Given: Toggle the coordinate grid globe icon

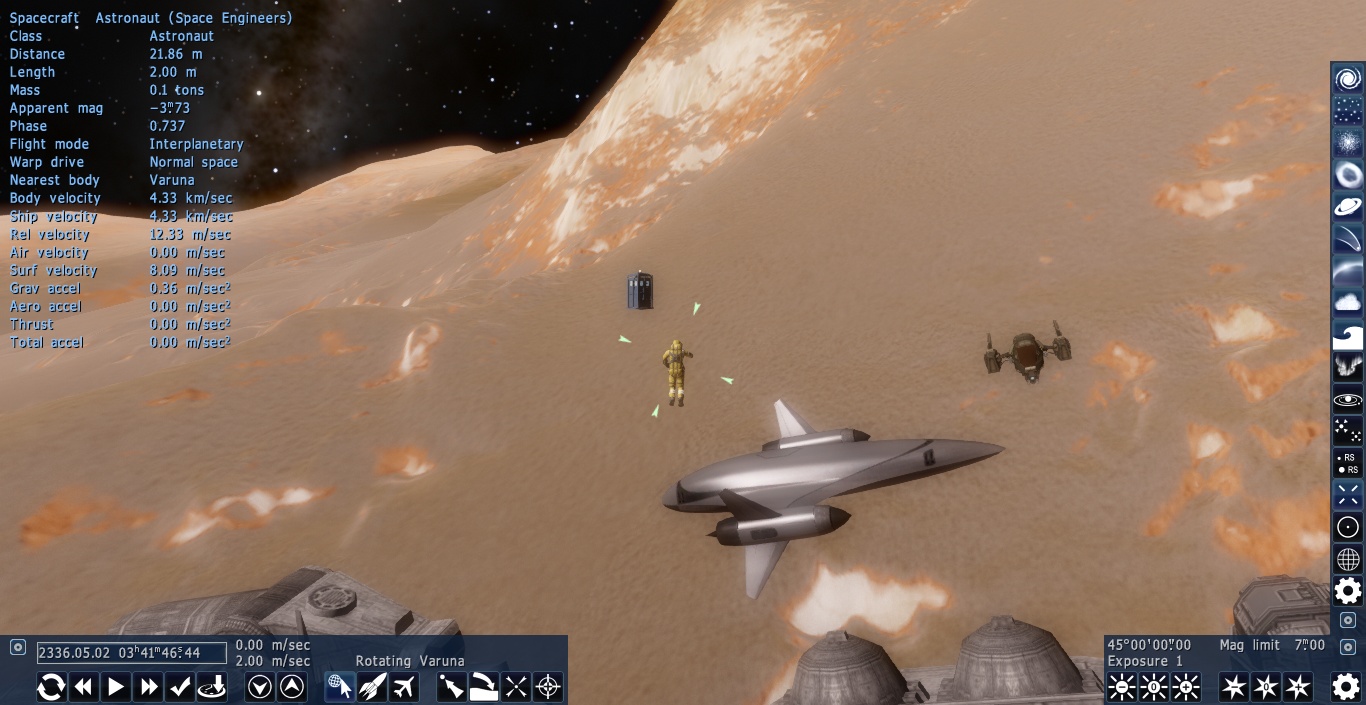Looking at the screenshot, I should [x=1348, y=559].
